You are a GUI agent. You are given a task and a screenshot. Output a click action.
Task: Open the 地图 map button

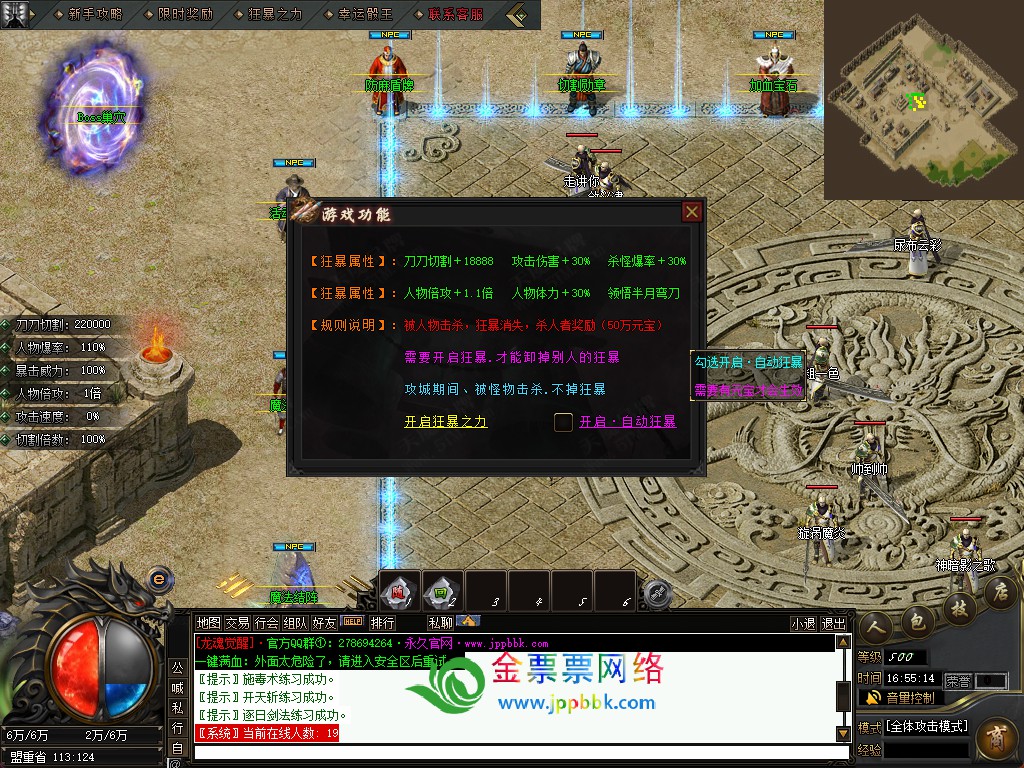click(208, 623)
